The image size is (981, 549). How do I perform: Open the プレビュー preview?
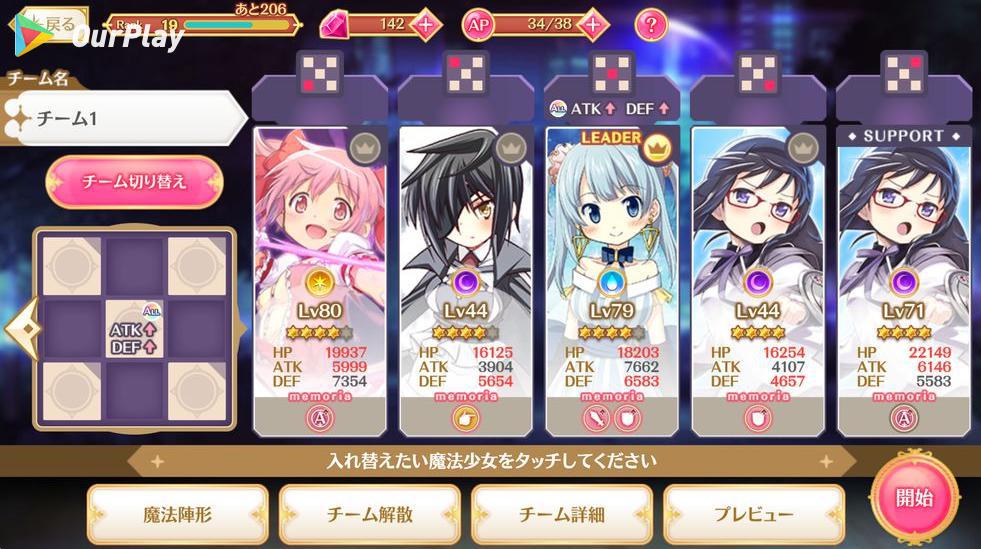[753, 514]
